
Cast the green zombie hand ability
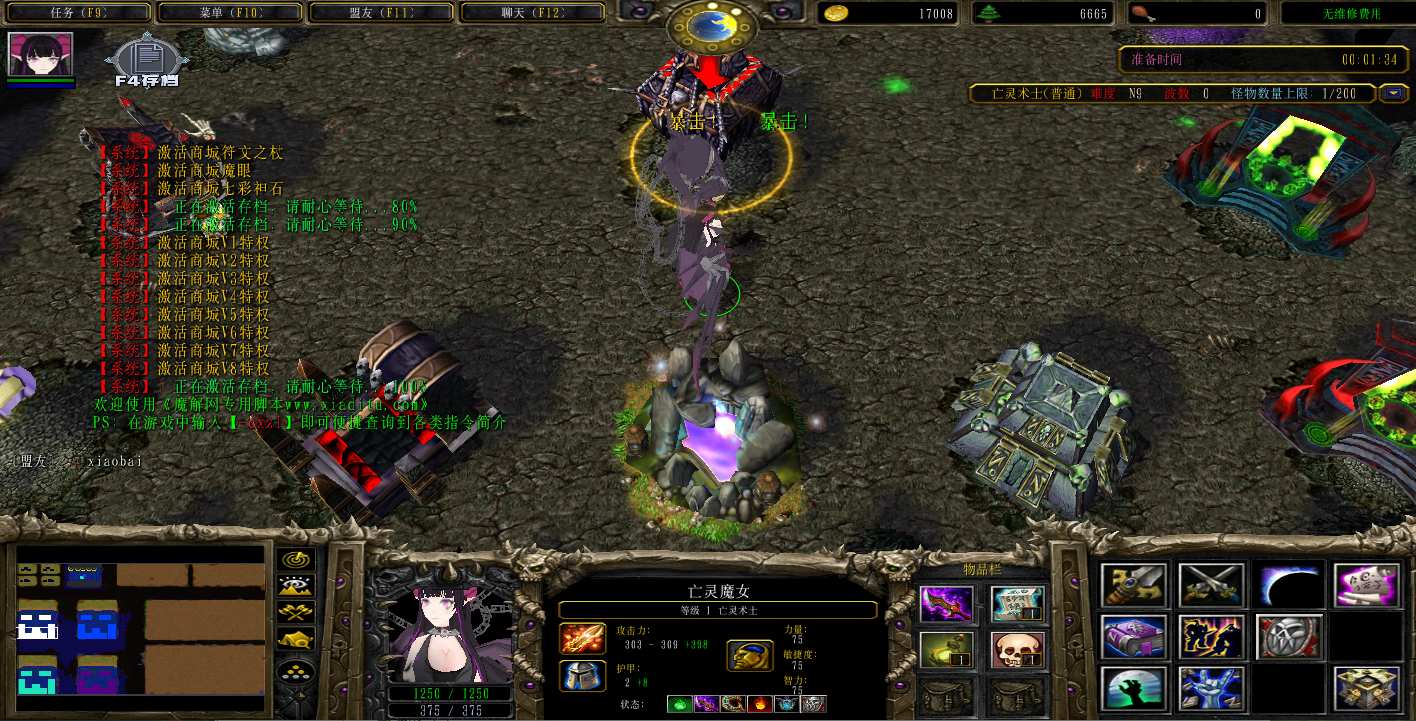tap(1134, 688)
